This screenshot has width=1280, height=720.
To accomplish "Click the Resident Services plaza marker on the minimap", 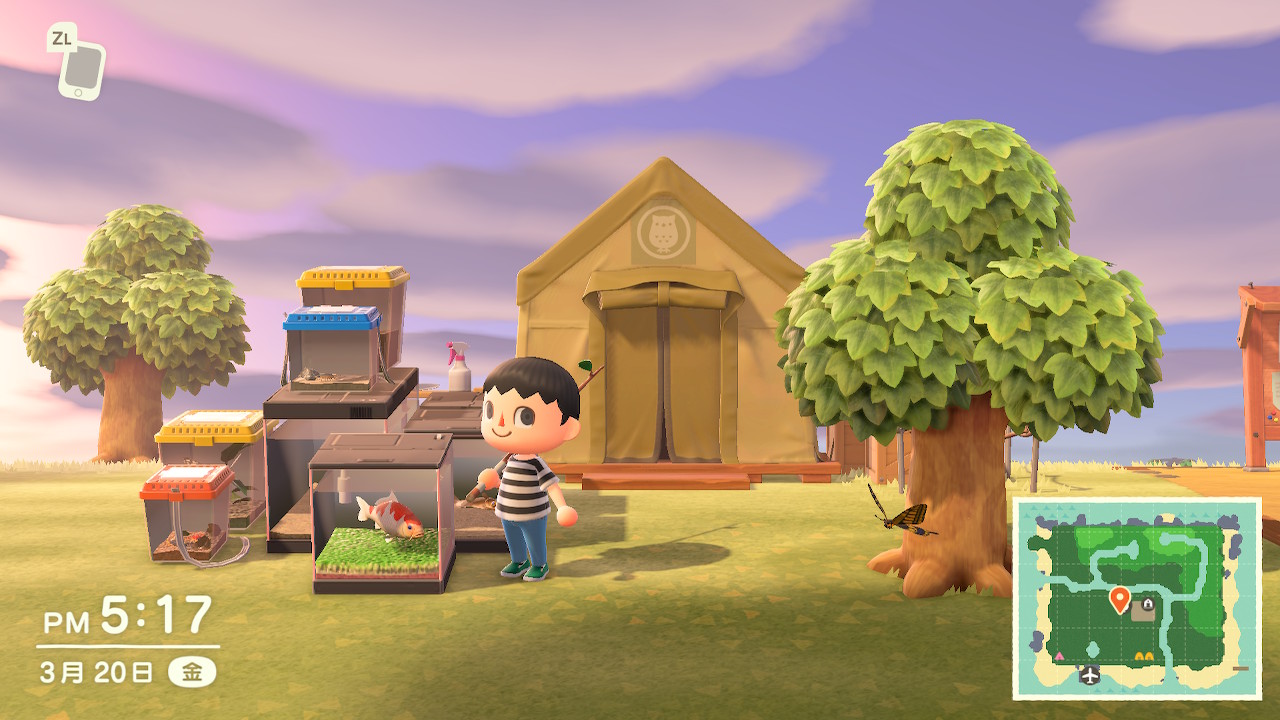I will pos(1144,609).
